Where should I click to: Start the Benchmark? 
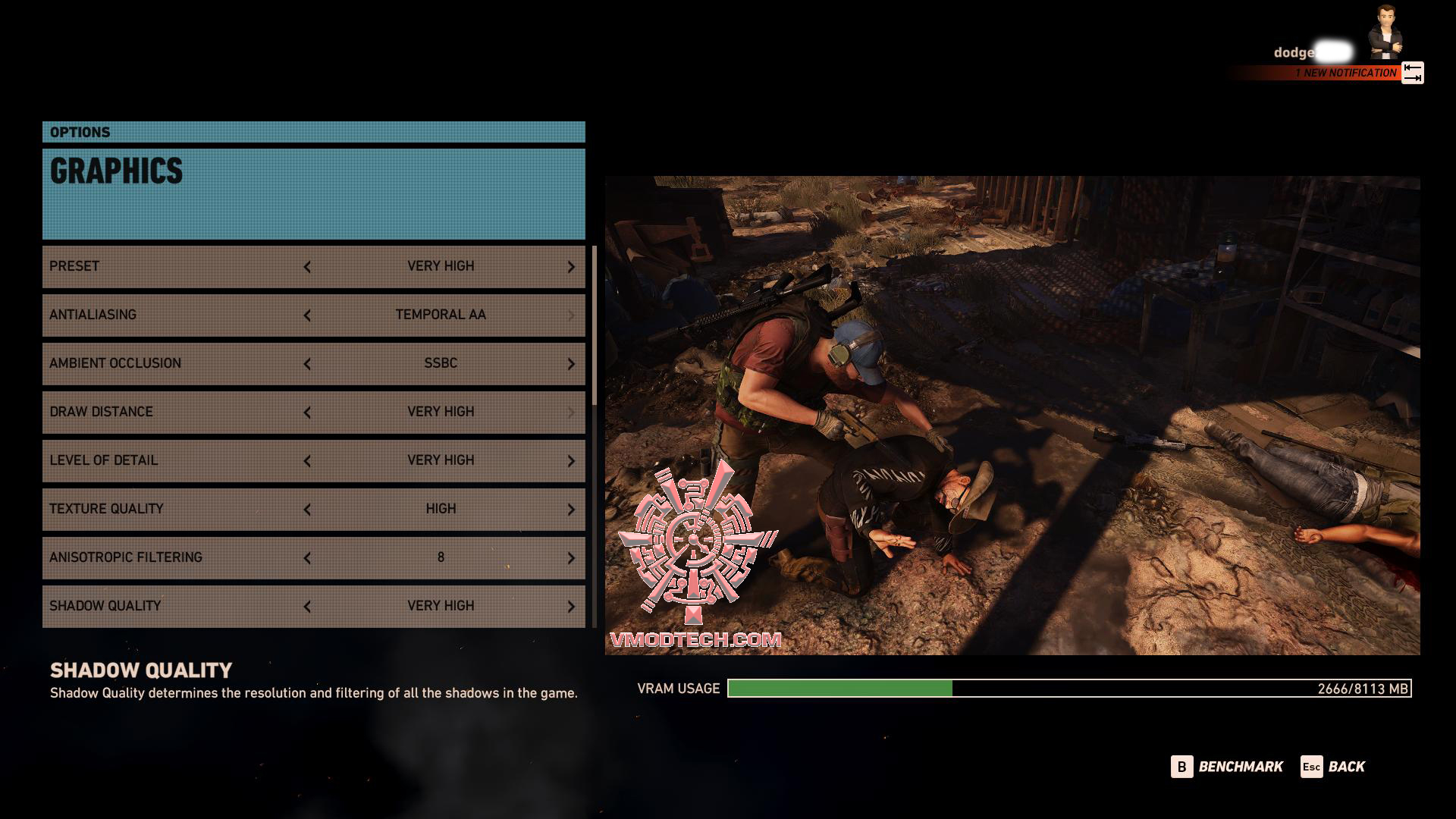[x=1227, y=767]
